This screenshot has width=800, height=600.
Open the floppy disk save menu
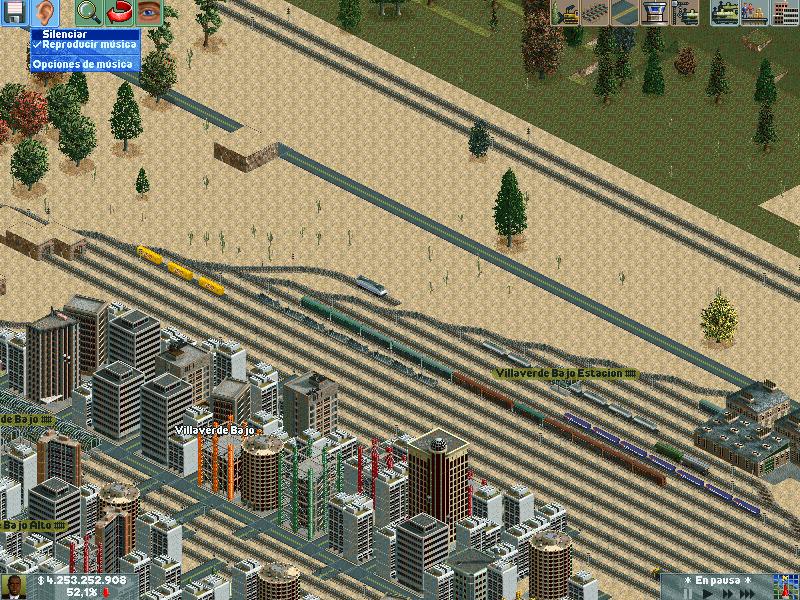[15, 13]
